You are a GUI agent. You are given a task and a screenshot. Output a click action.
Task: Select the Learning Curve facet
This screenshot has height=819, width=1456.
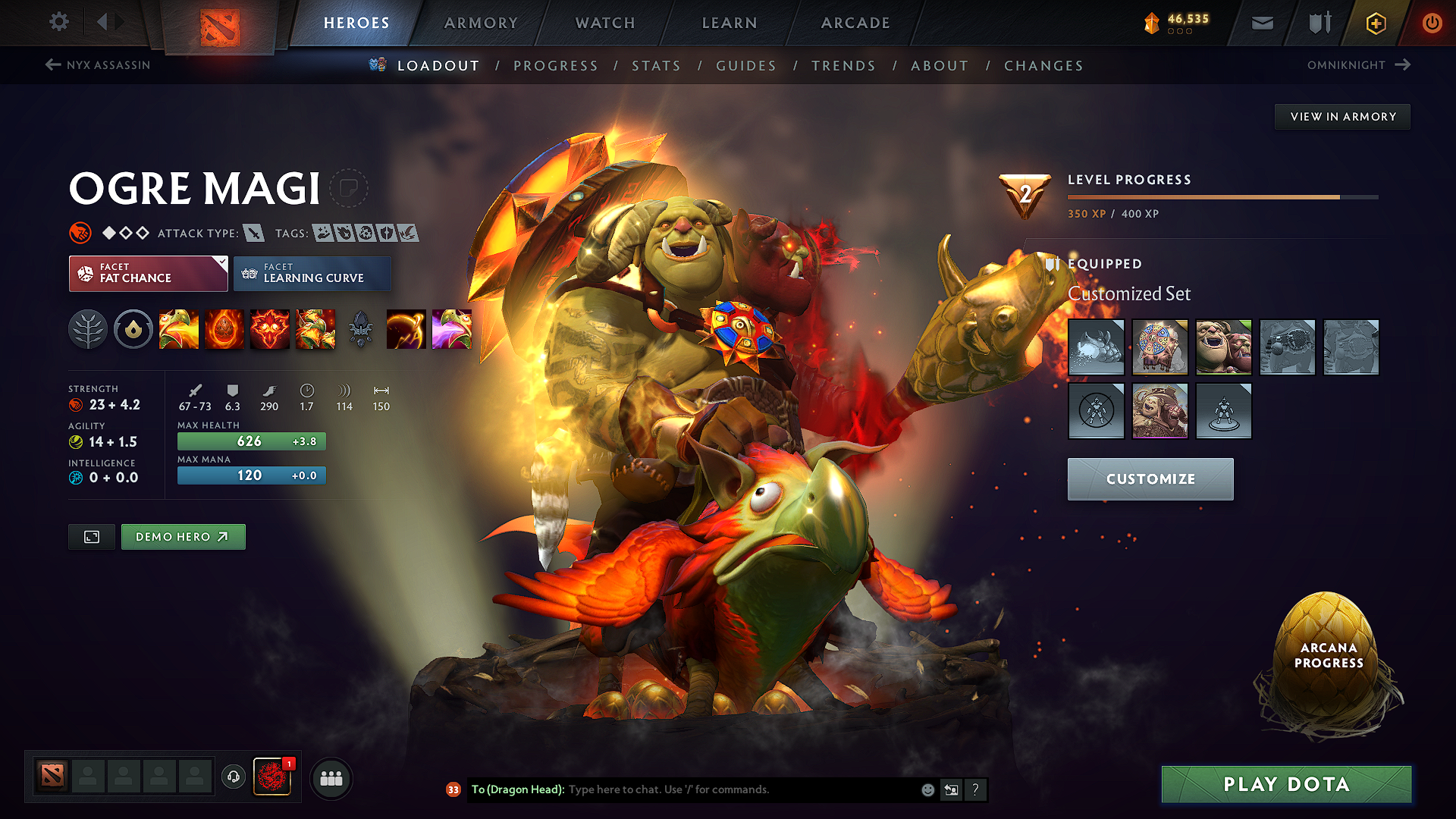(312, 273)
